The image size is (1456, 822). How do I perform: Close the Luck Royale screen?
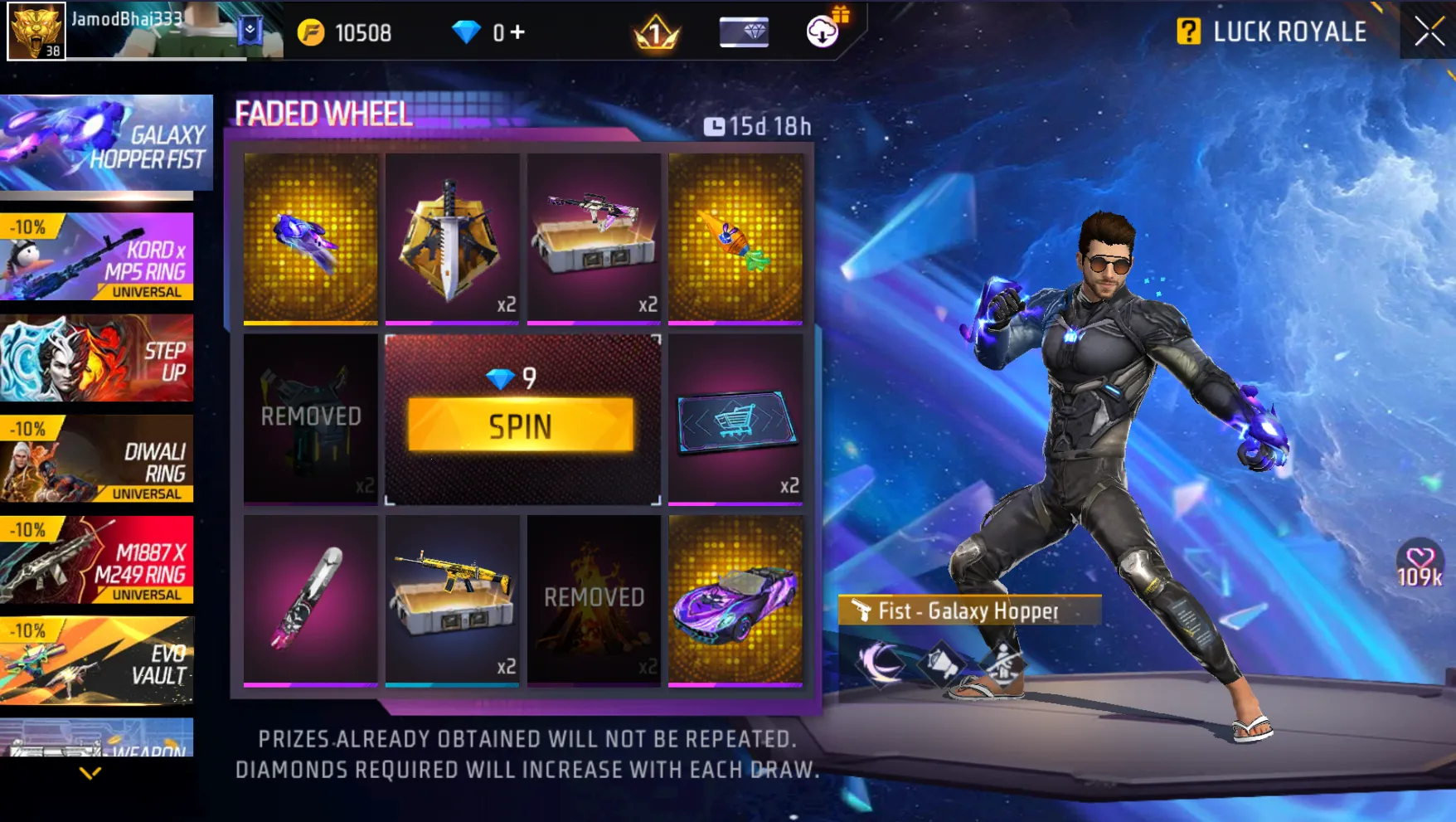tap(1429, 32)
